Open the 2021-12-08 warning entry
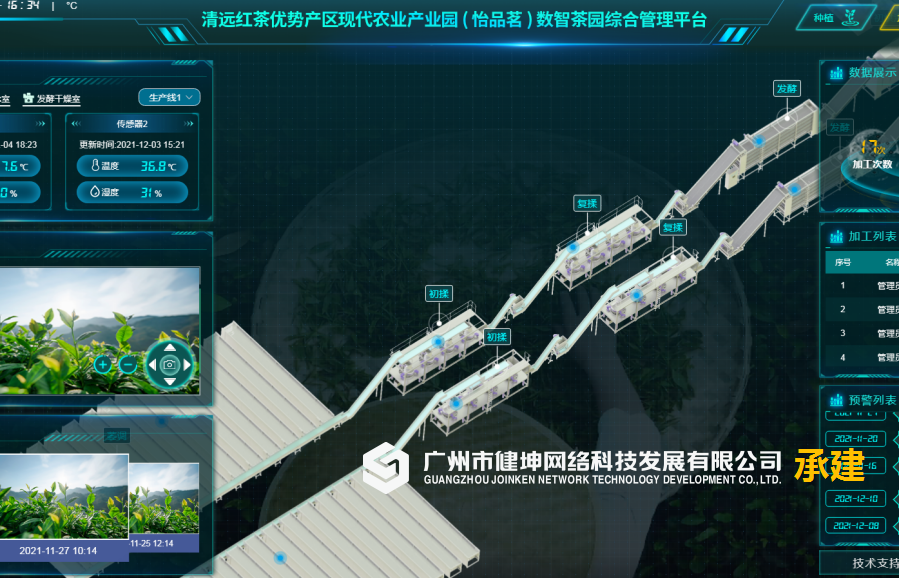 (855, 525)
